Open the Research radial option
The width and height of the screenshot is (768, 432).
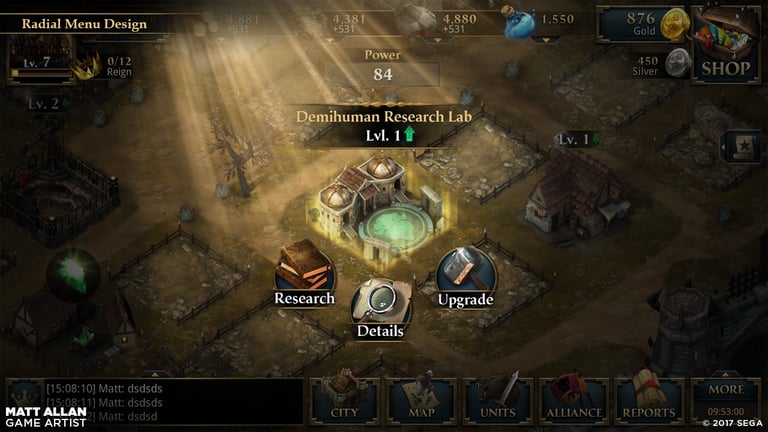305,271
